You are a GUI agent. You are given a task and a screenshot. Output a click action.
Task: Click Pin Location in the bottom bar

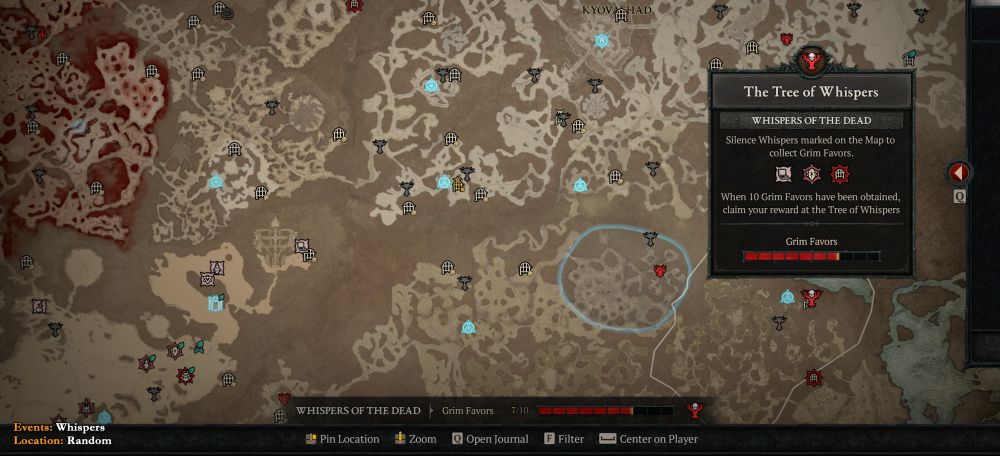342,439
